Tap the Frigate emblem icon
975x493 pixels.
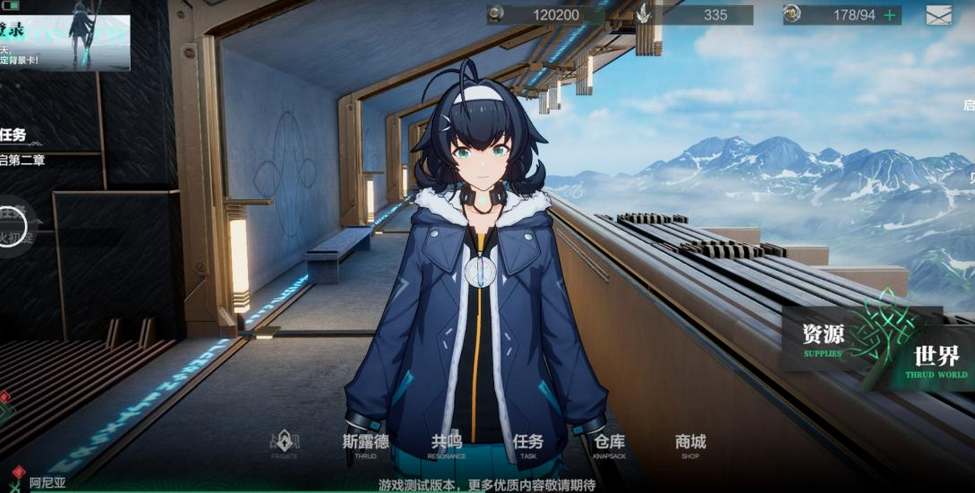pos(284,443)
